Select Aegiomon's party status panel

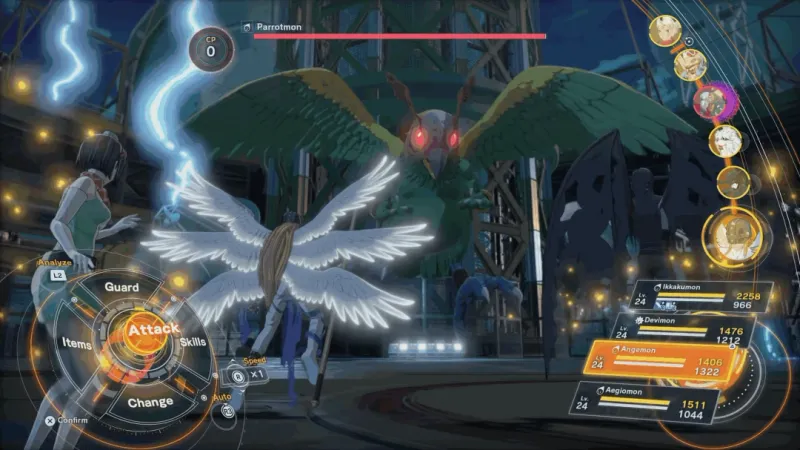click(x=655, y=403)
